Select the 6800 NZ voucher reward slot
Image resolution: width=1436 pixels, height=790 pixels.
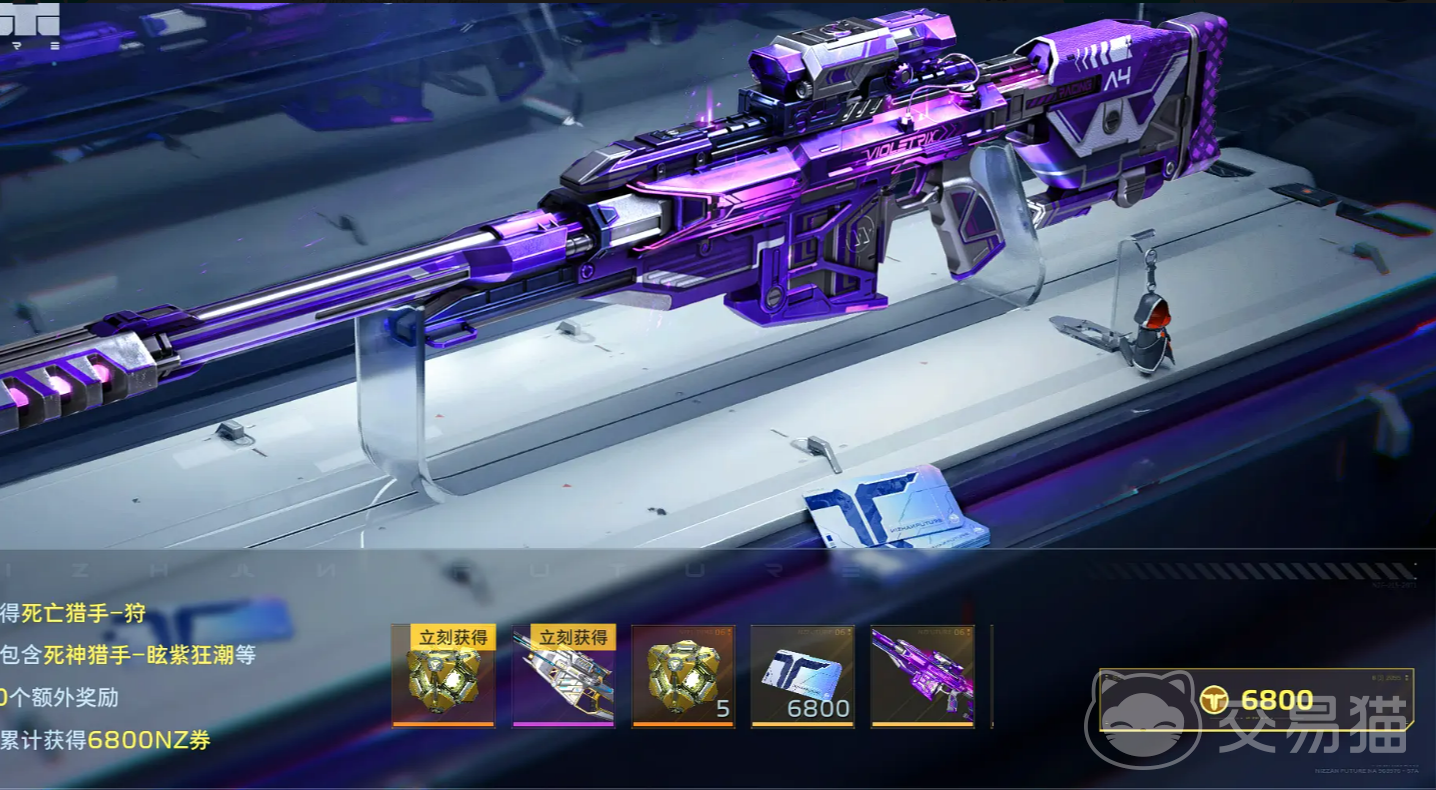[802, 676]
